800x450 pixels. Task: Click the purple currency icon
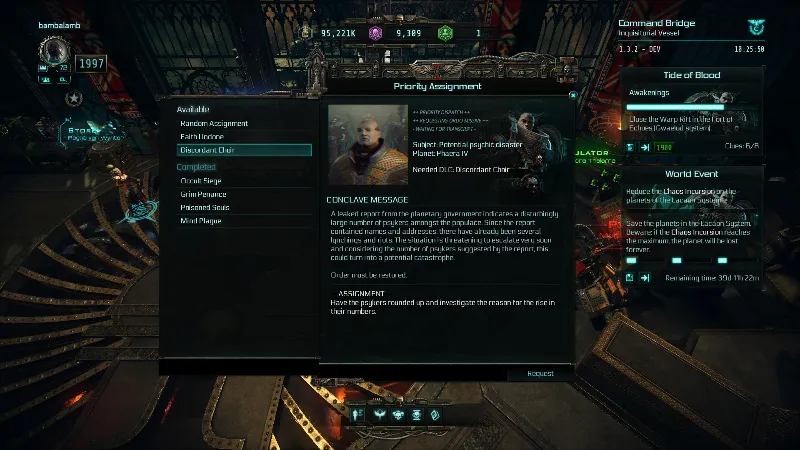(376, 33)
